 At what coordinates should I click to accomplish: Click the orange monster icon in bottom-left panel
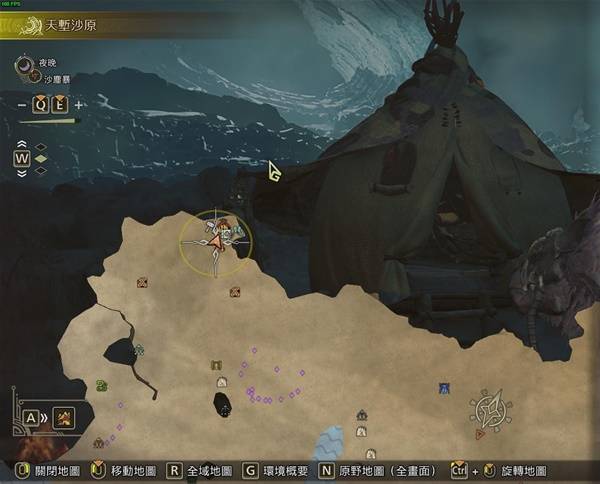click(63, 418)
